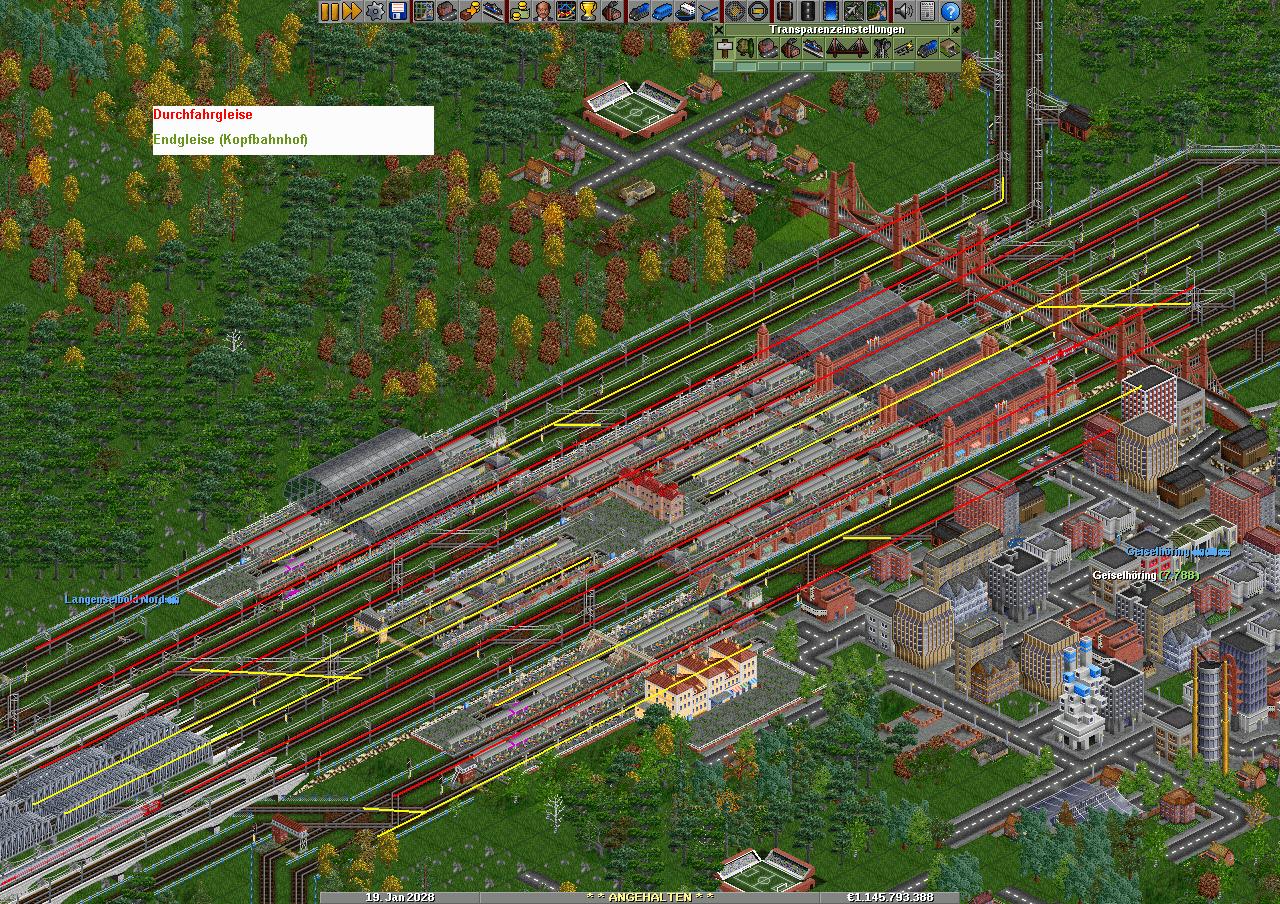Toggle transparency for station signs

pos(723,48)
